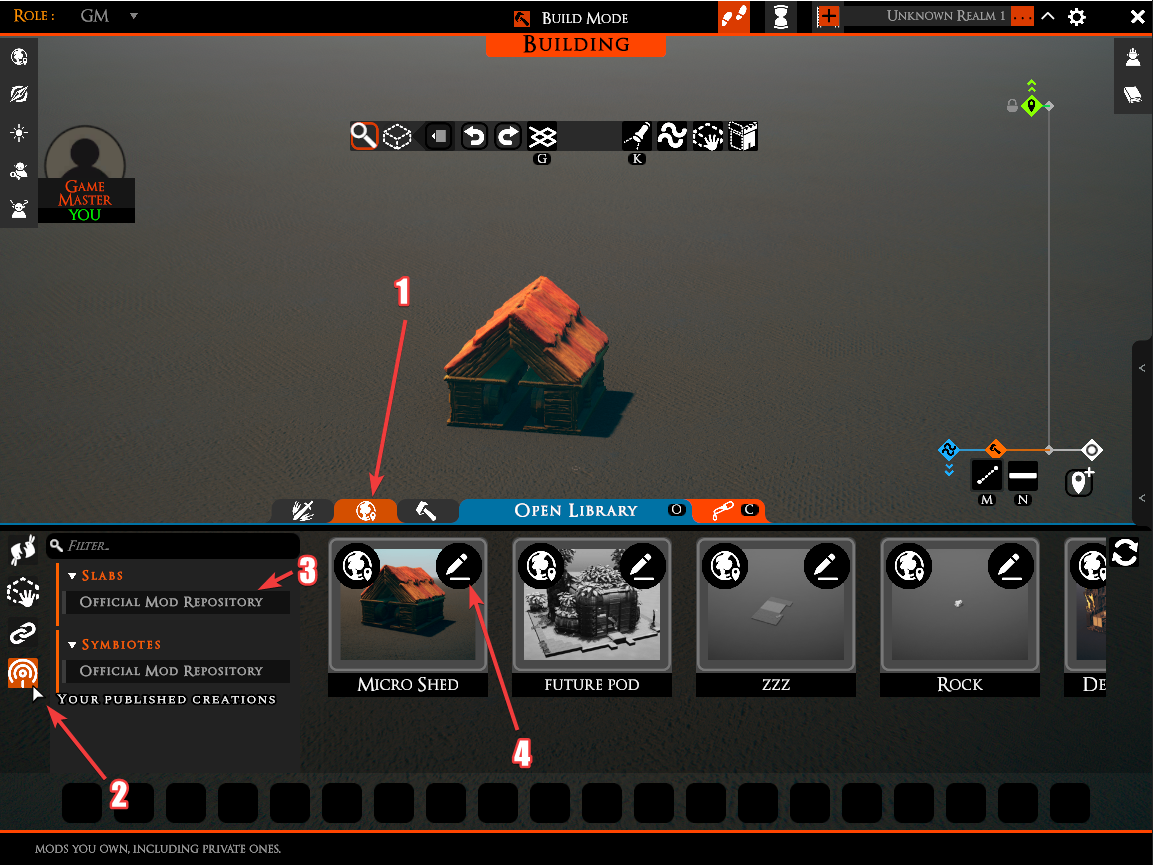Open Official Mod Repository under Slabs
The image size is (1153, 865).
pos(171,602)
